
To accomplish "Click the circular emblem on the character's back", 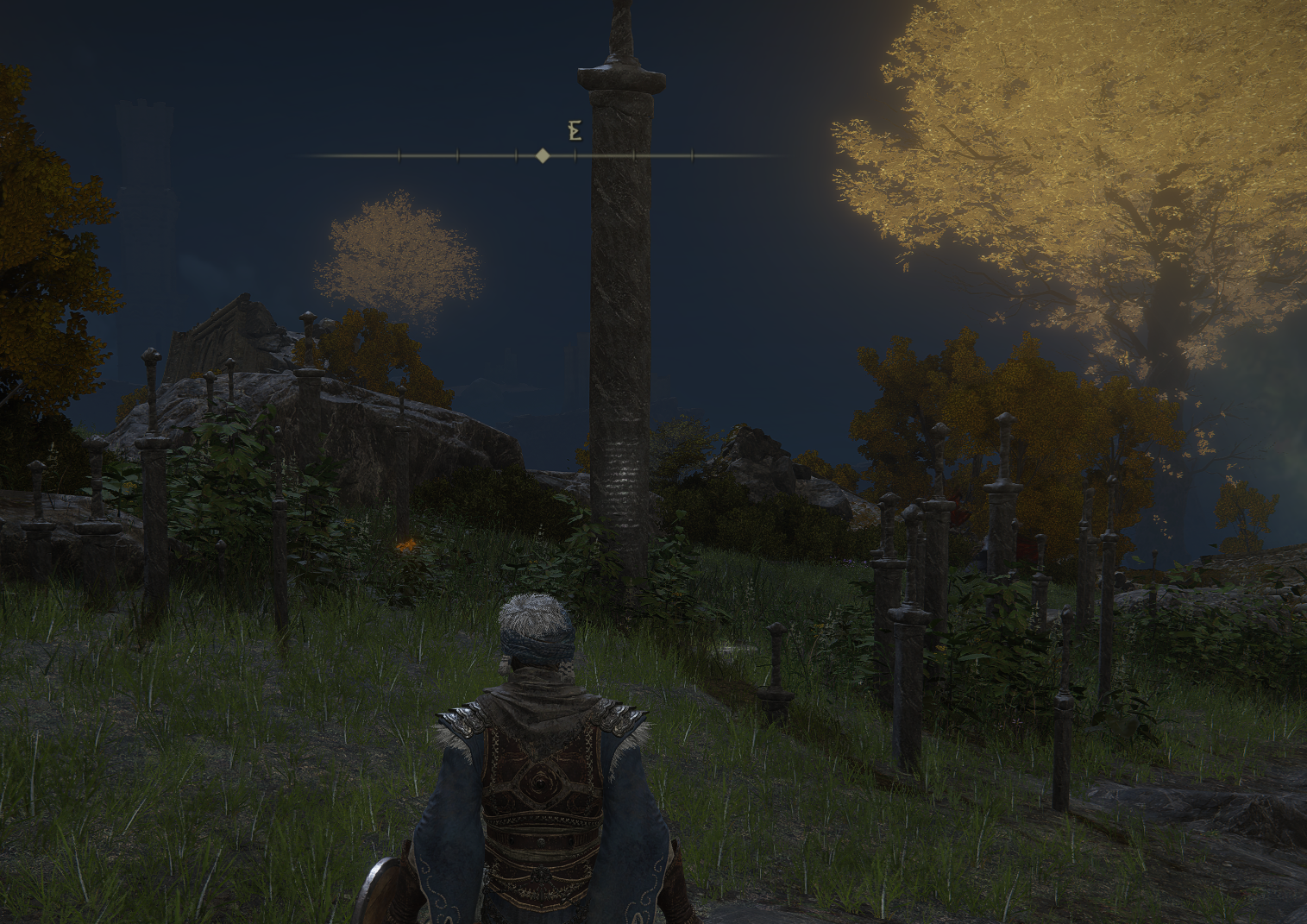I will pyautogui.click(x=543, y=785).
